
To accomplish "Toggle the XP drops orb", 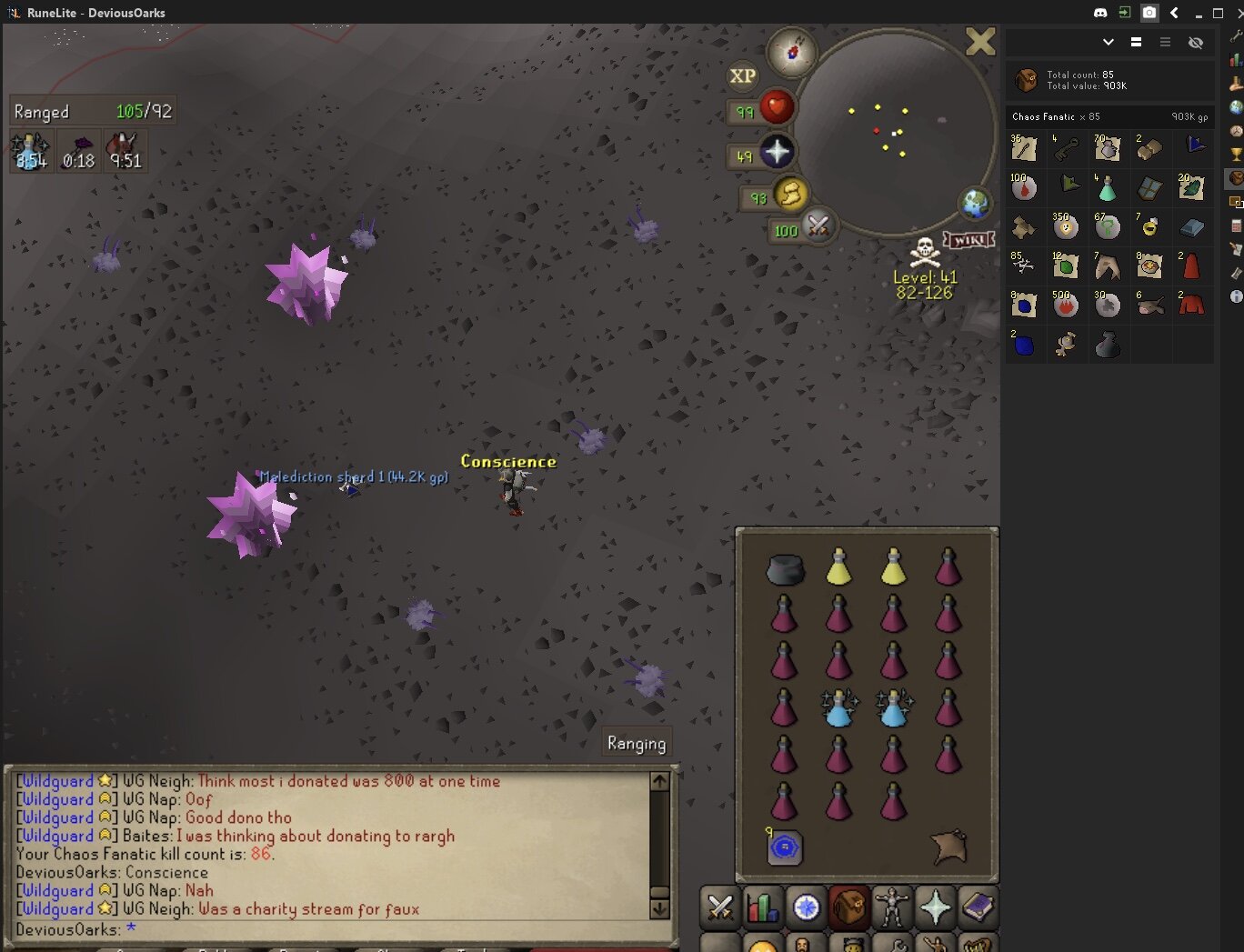I will click(x=743, y=76).
